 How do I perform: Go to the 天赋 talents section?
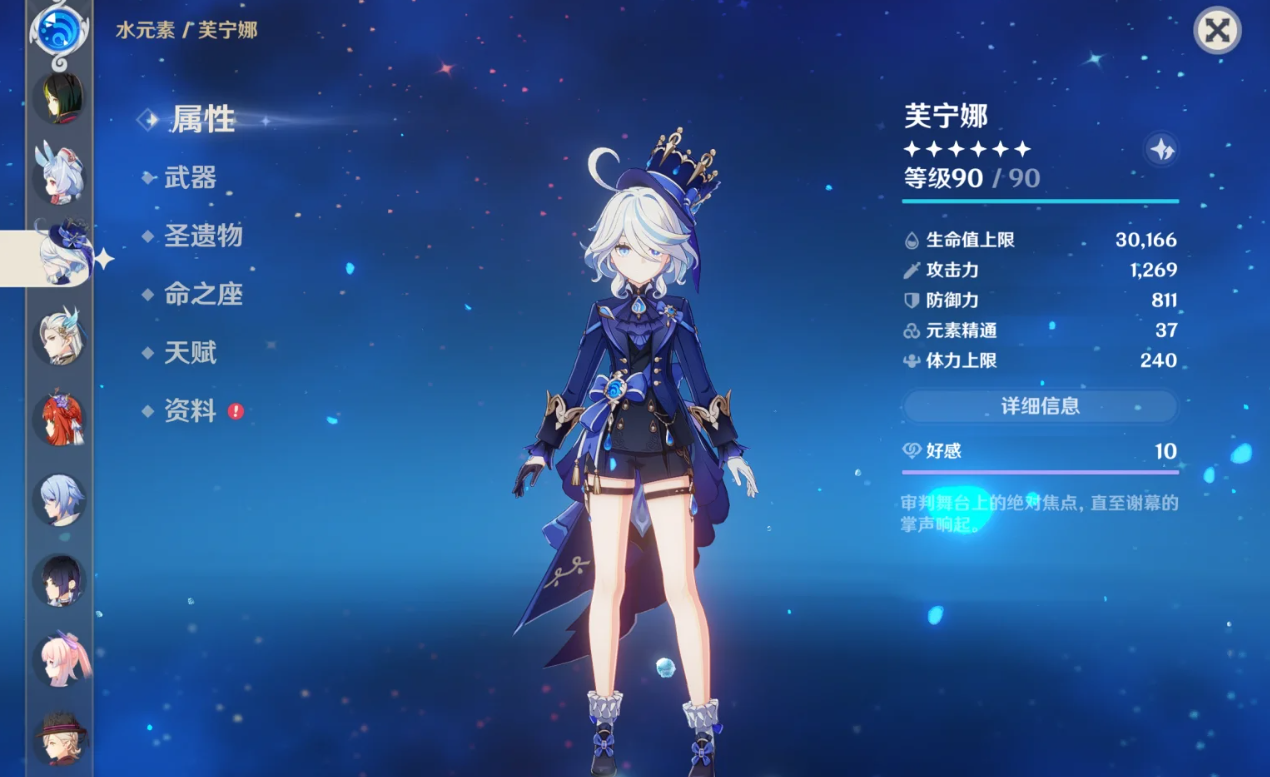coord(190,352)
